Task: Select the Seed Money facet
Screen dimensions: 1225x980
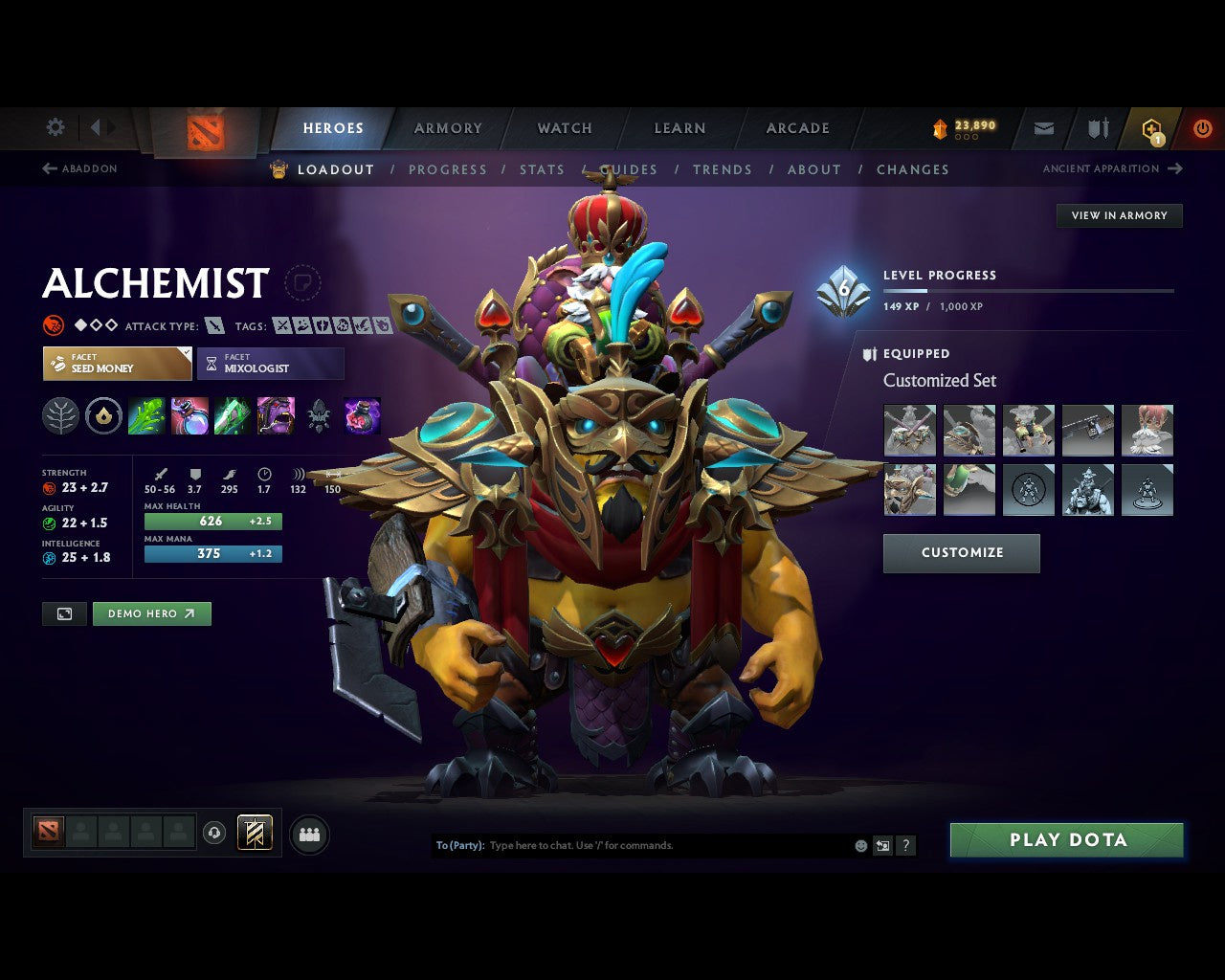Action: tap(117, 364)
